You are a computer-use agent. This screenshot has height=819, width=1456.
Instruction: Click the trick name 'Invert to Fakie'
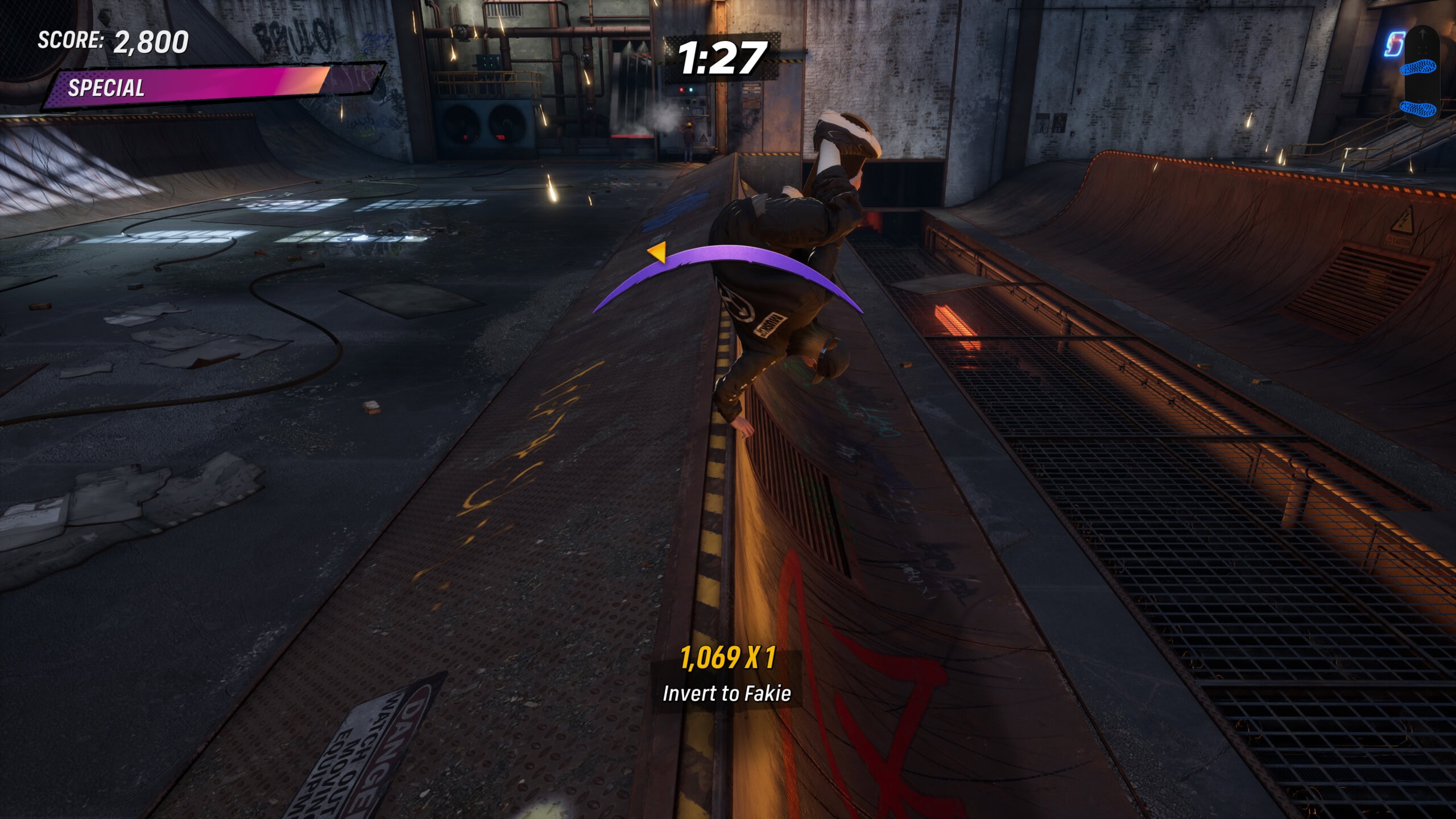pos(729,692)
